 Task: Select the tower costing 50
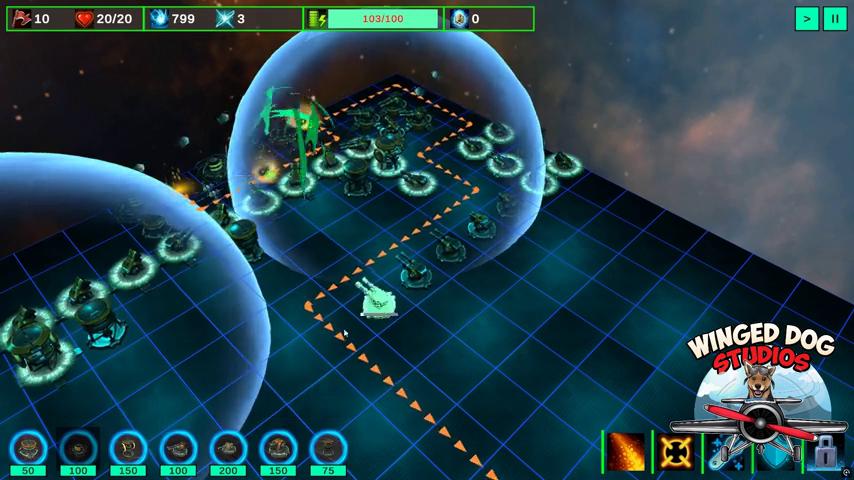click(28, 449)
